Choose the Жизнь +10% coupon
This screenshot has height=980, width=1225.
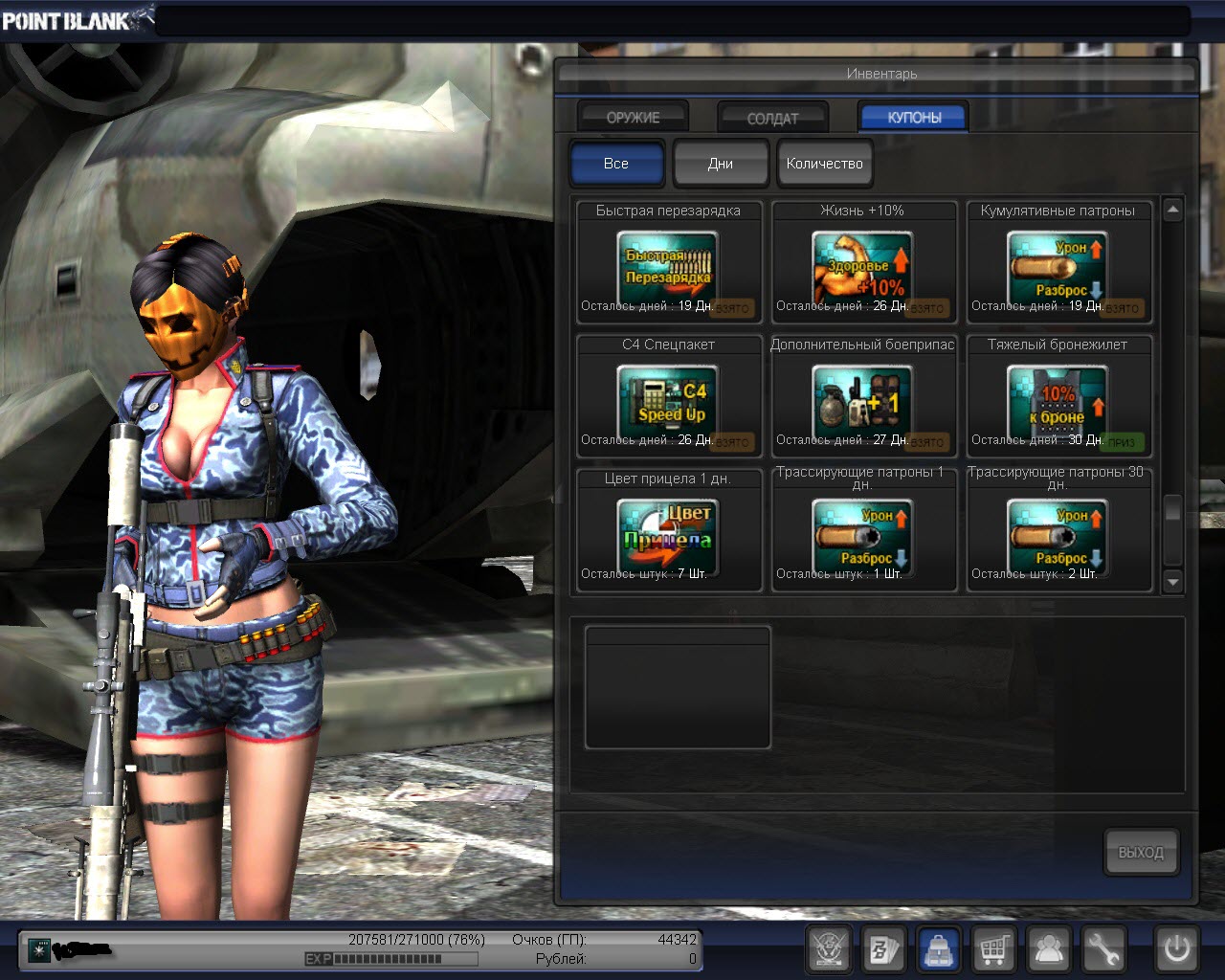pyautogui.click(x=863, y=264)
